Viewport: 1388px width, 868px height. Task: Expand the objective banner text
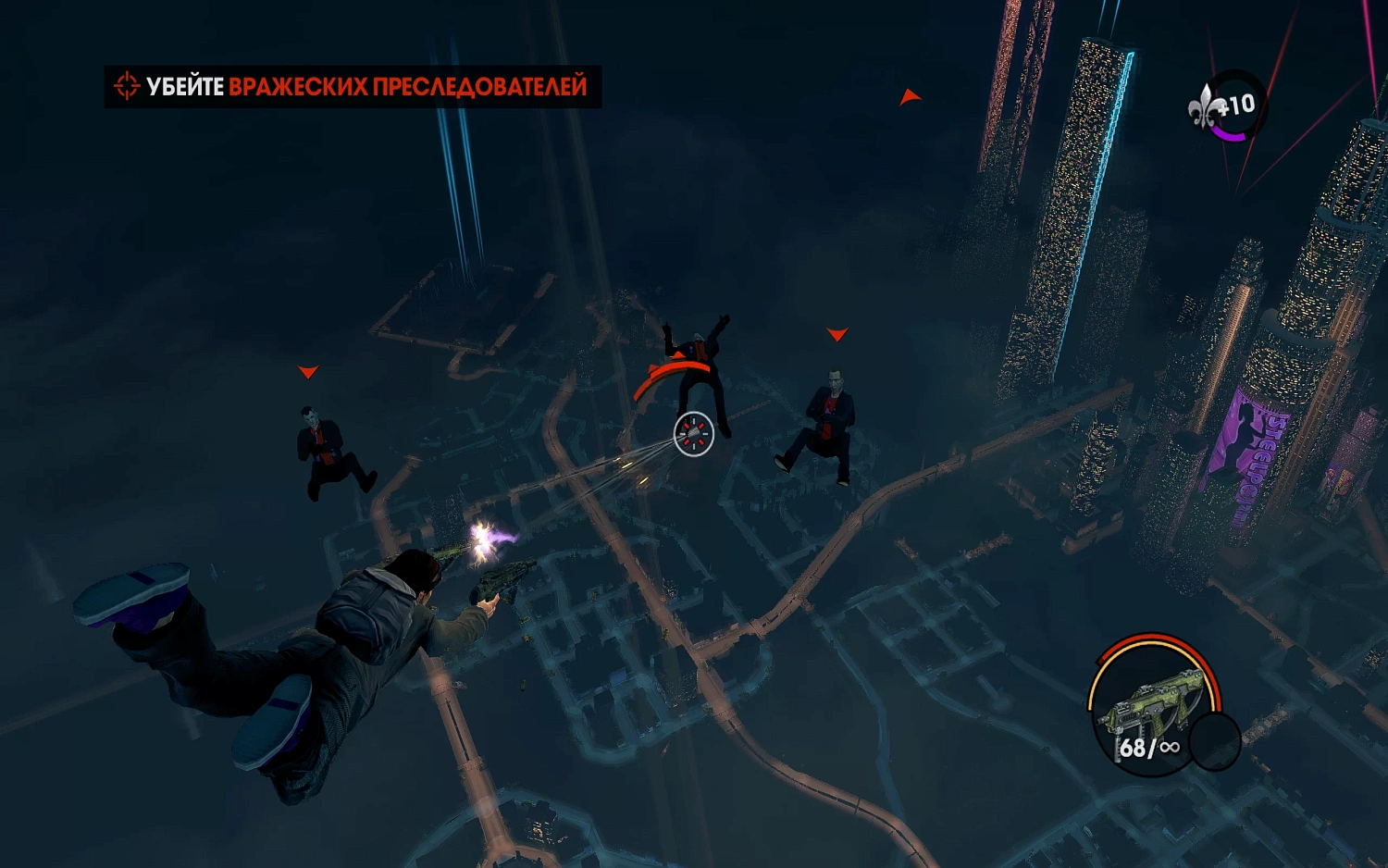tap(352, 85)
